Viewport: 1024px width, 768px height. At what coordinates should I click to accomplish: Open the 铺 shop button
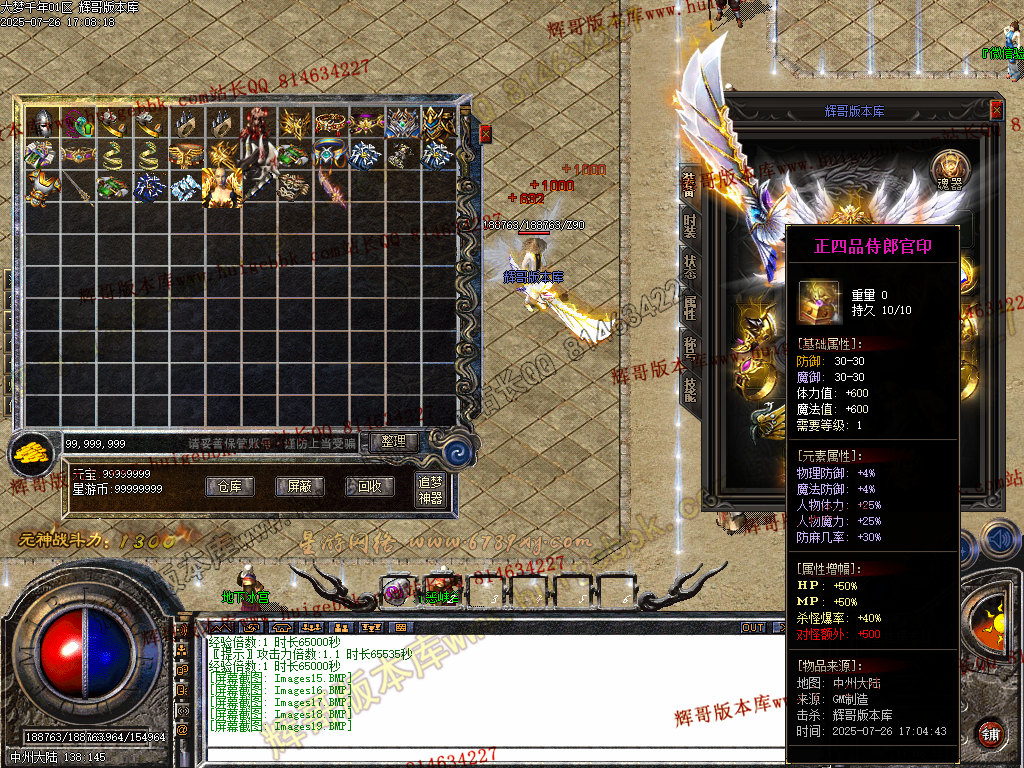tap(990, 733)
